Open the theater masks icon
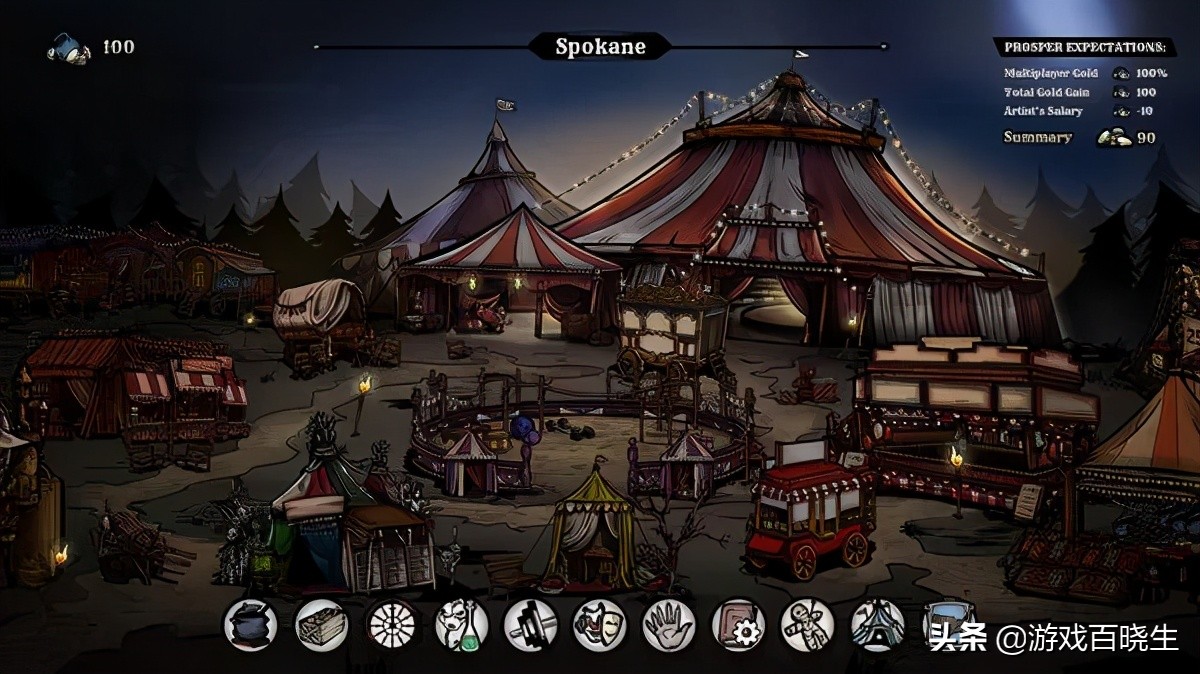This screenshot has width=1200, height=674. pos(600,625)
